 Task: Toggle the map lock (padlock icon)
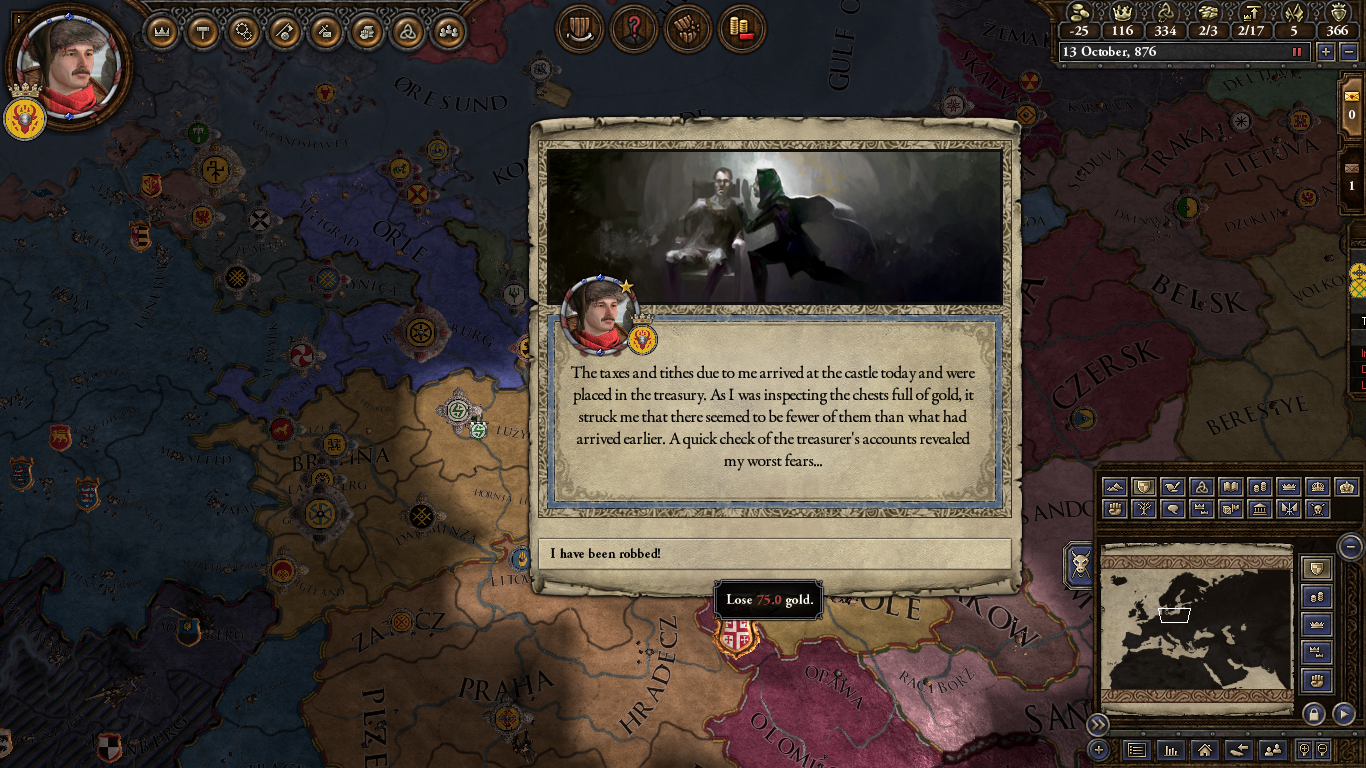click(x=1313, y=714)
